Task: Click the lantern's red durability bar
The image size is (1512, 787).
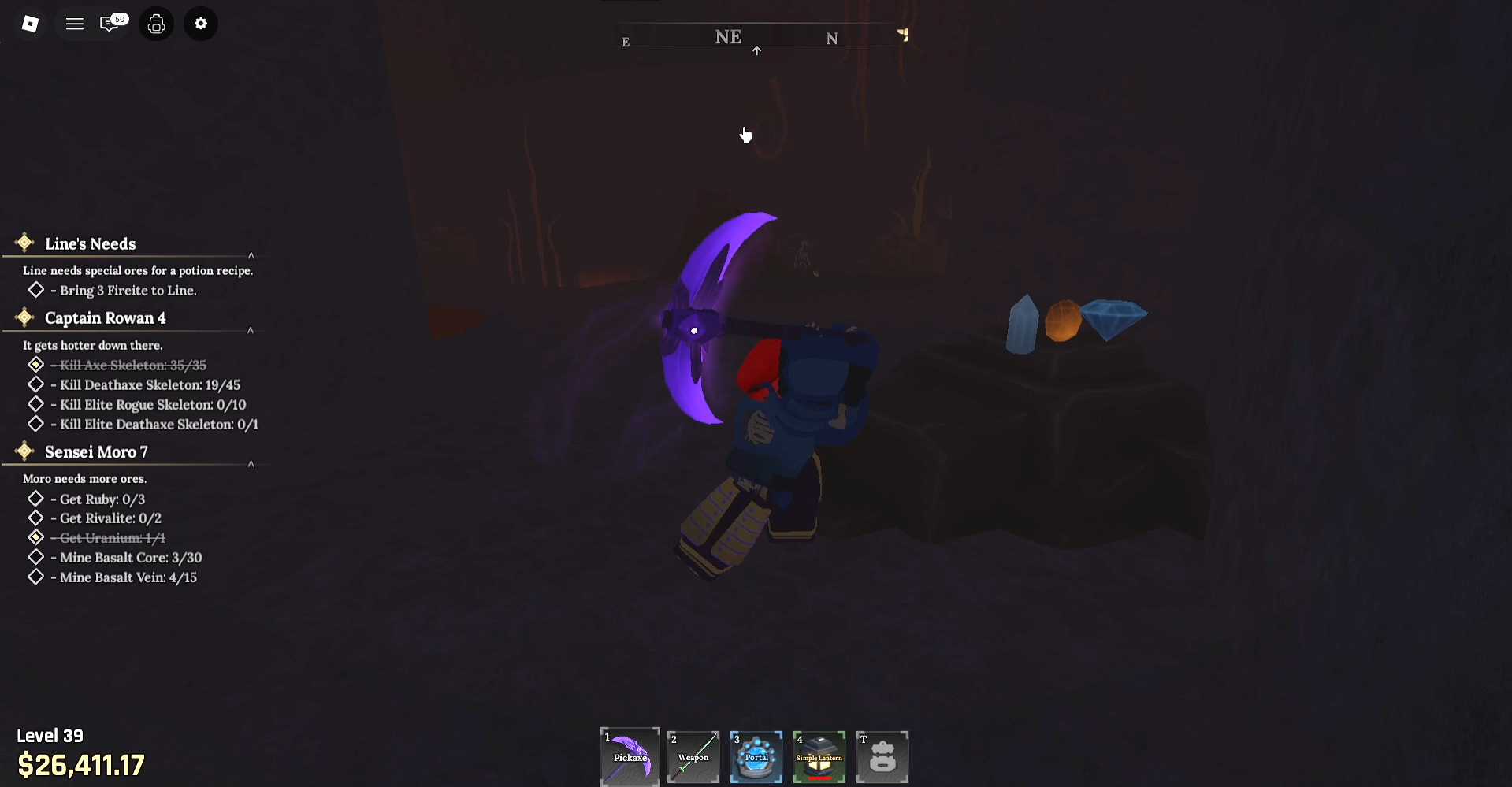Action: [819, 777]
